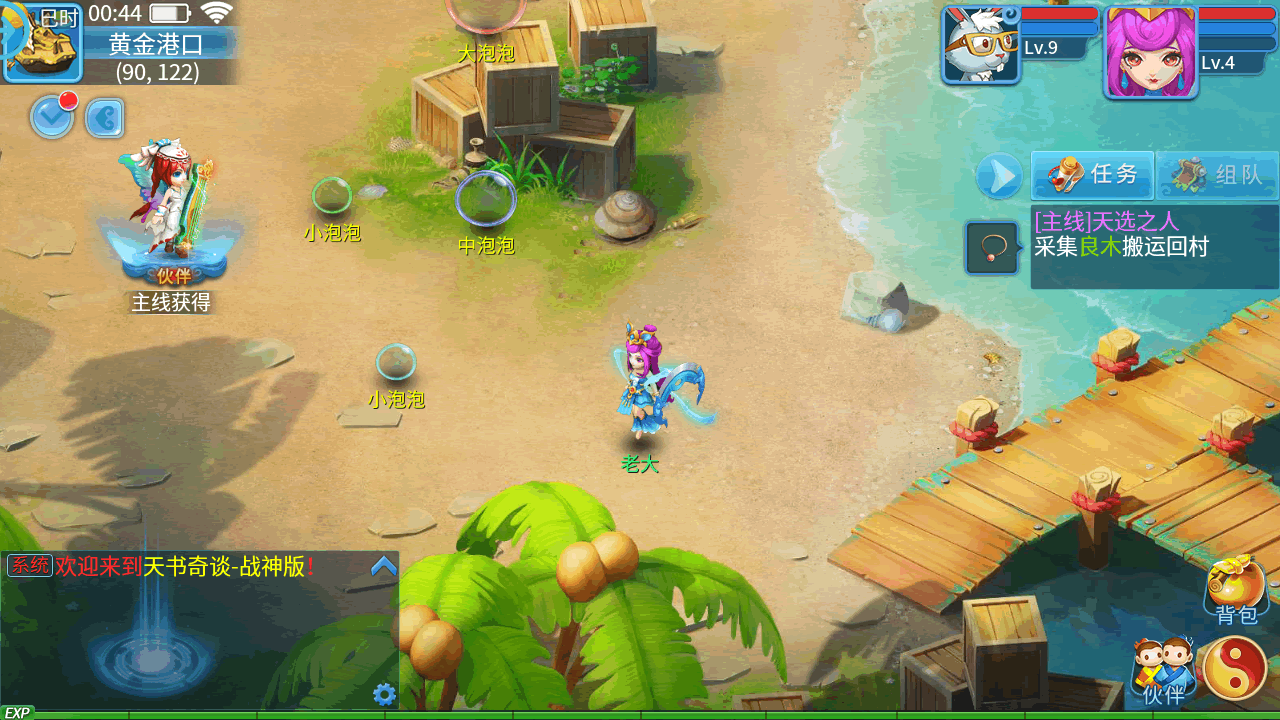Viewport: 1280px width, 720px height.
Task: Select the white rabbit pet portrait
Action: pos(981,46)
